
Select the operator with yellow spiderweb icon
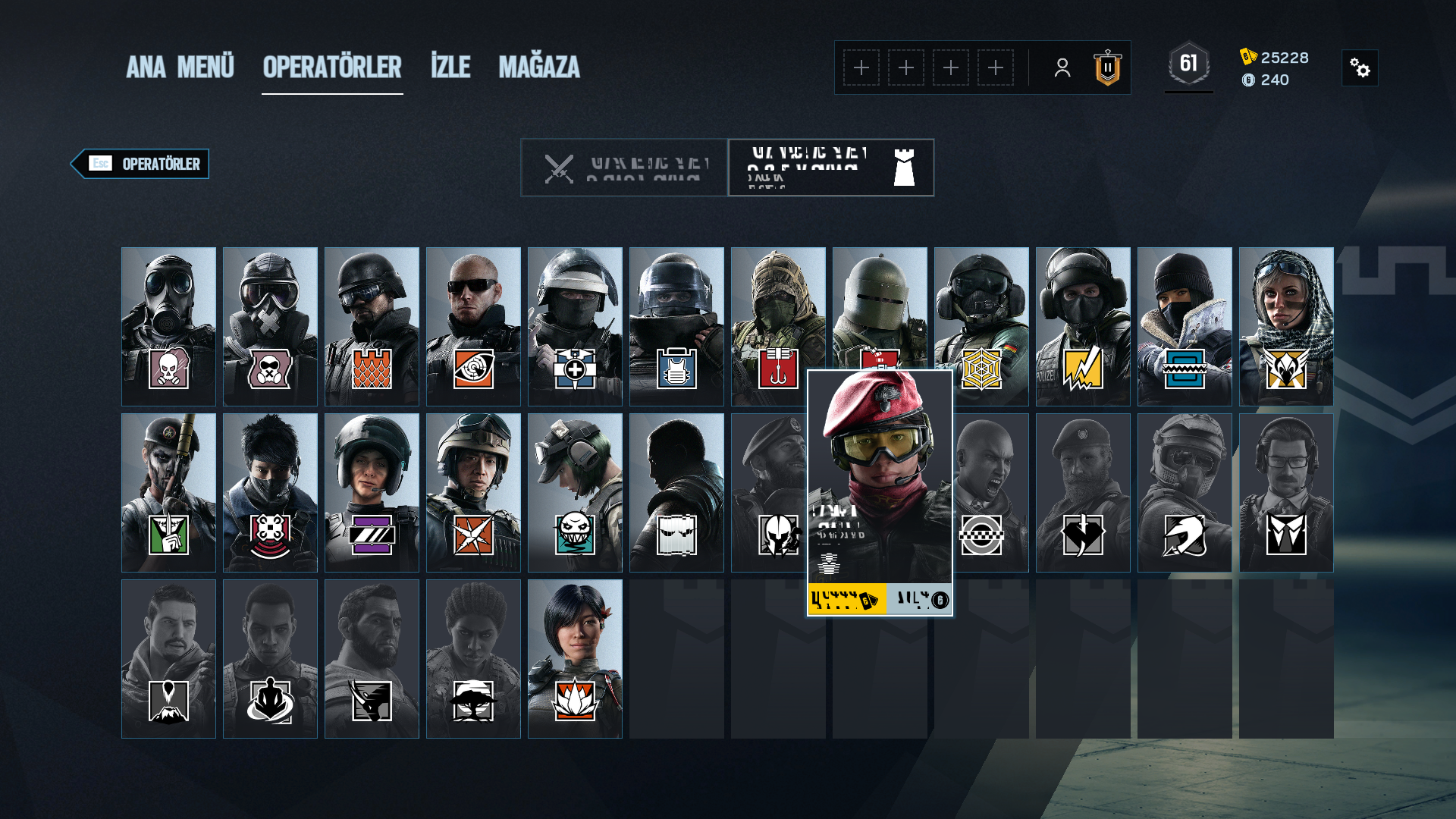click(981, 326)
